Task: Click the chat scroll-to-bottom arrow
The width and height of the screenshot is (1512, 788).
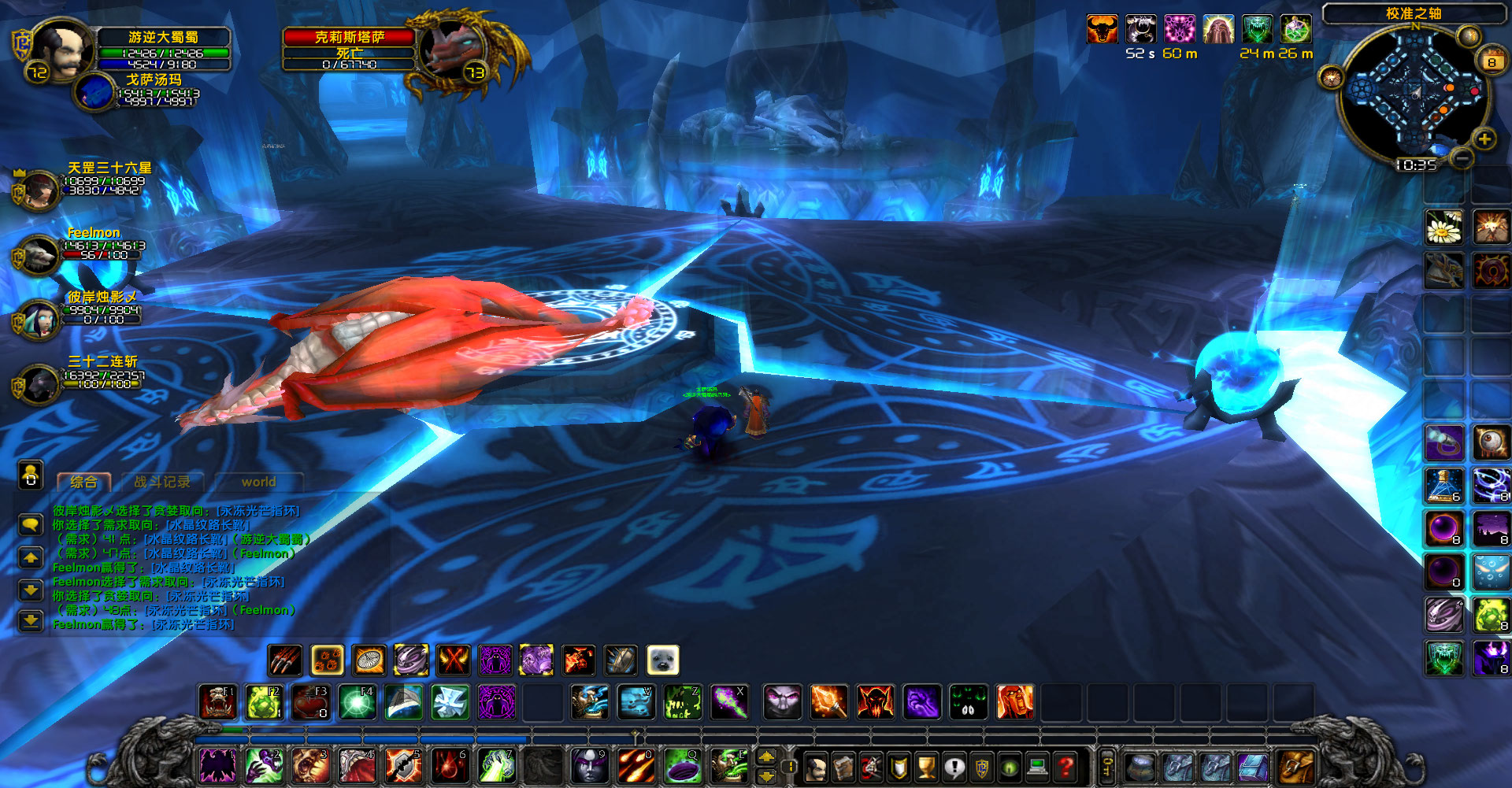Action: click(x=31, y=622)
